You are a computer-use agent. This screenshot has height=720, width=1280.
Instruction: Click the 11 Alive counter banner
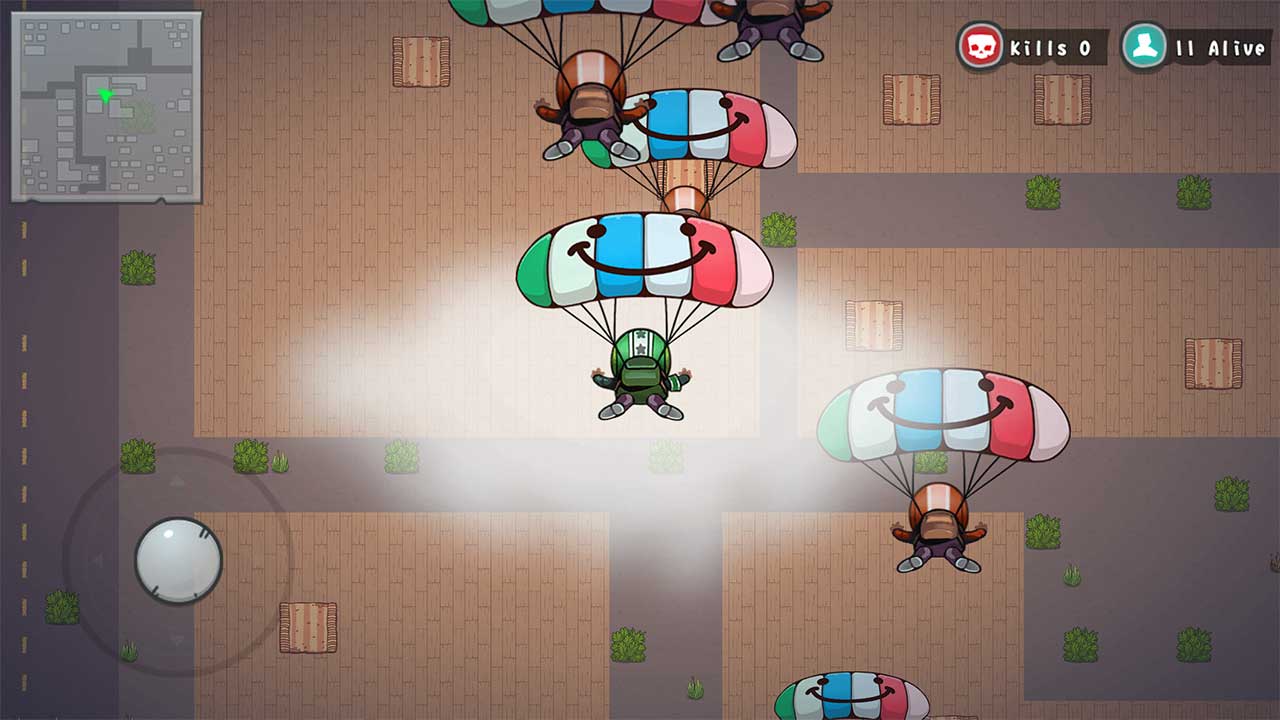1215,43
